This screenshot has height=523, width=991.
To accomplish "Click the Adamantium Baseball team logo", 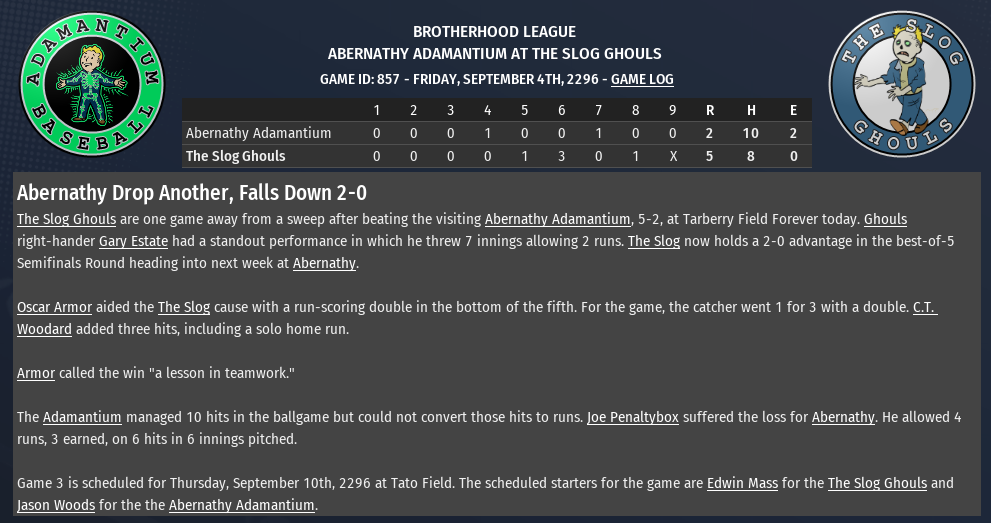I will [x=92, y=84].
